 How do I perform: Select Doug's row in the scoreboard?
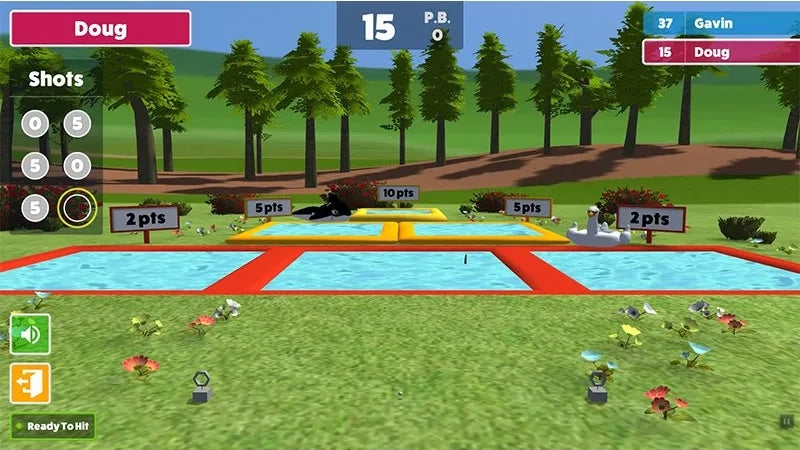pyautogui.click(x=719, y=52)
